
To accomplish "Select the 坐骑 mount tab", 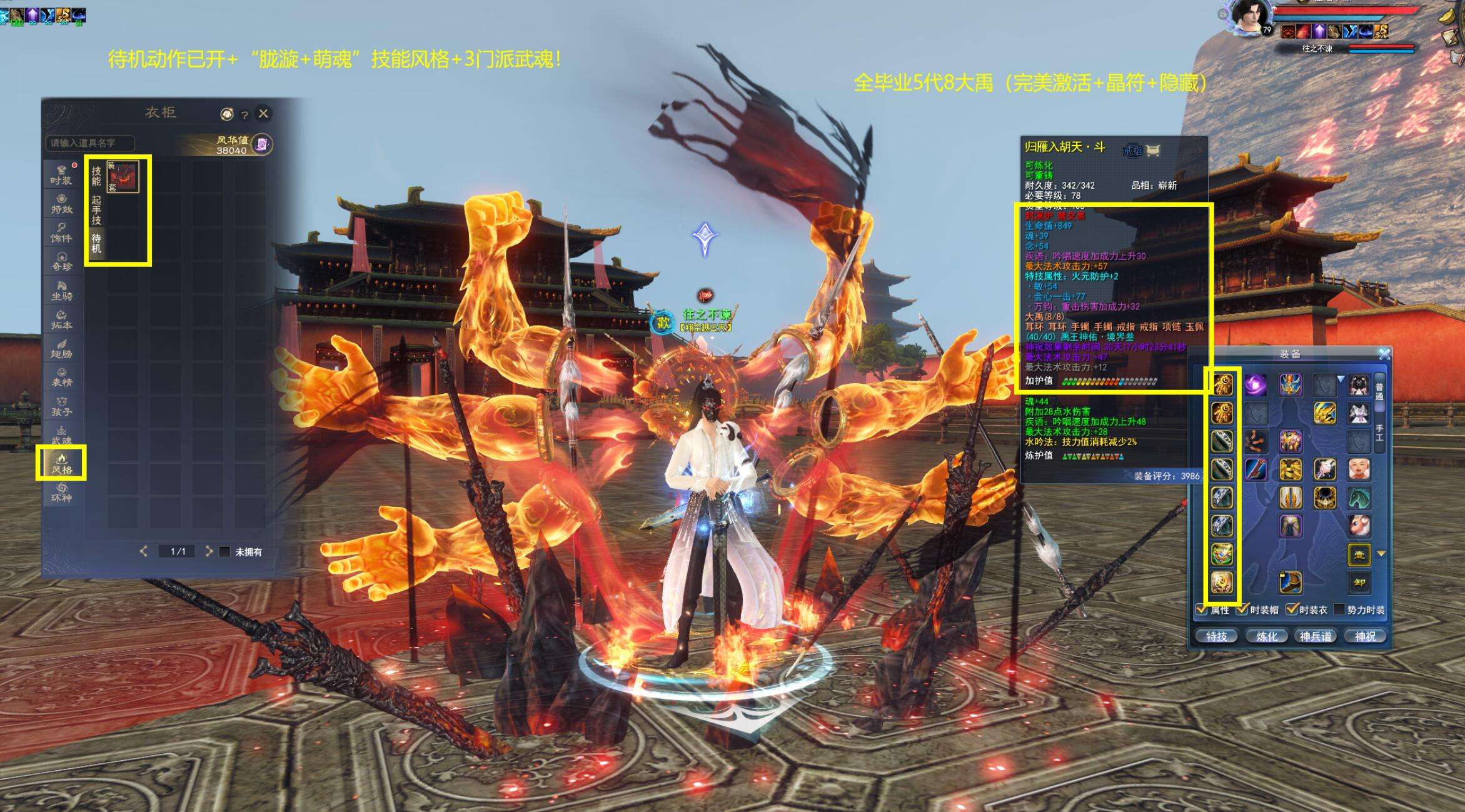I will [61, 291].
